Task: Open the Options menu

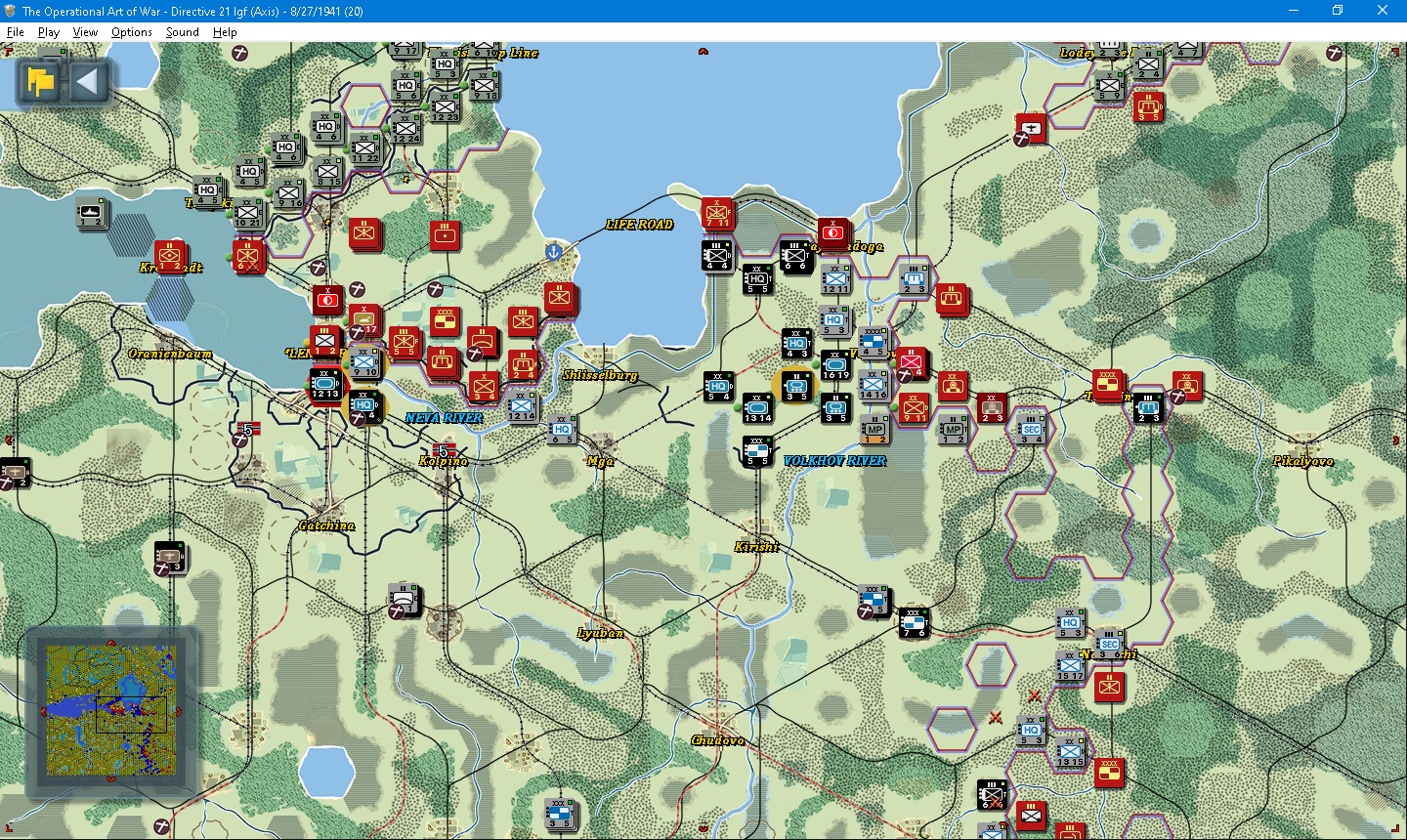Action: (131, 31)
